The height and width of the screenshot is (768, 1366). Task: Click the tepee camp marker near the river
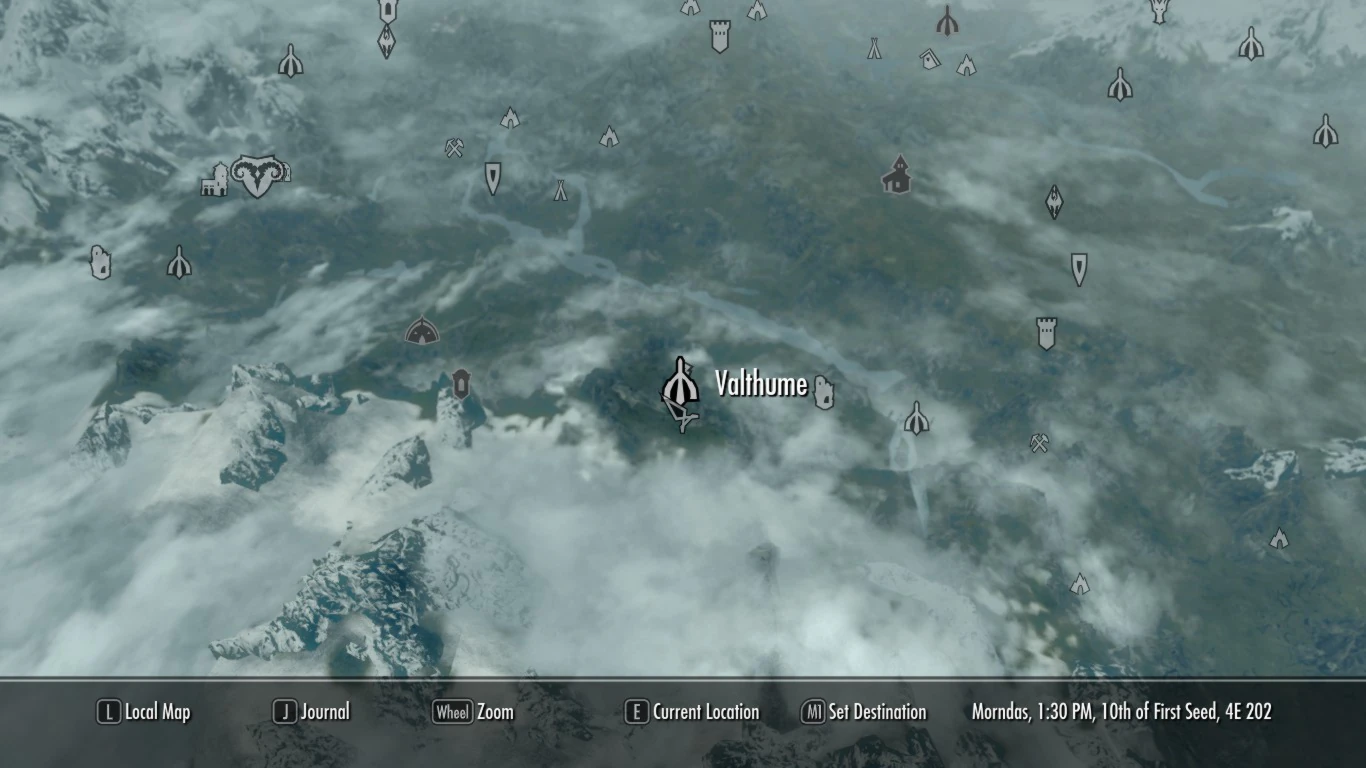pos(560,192)
